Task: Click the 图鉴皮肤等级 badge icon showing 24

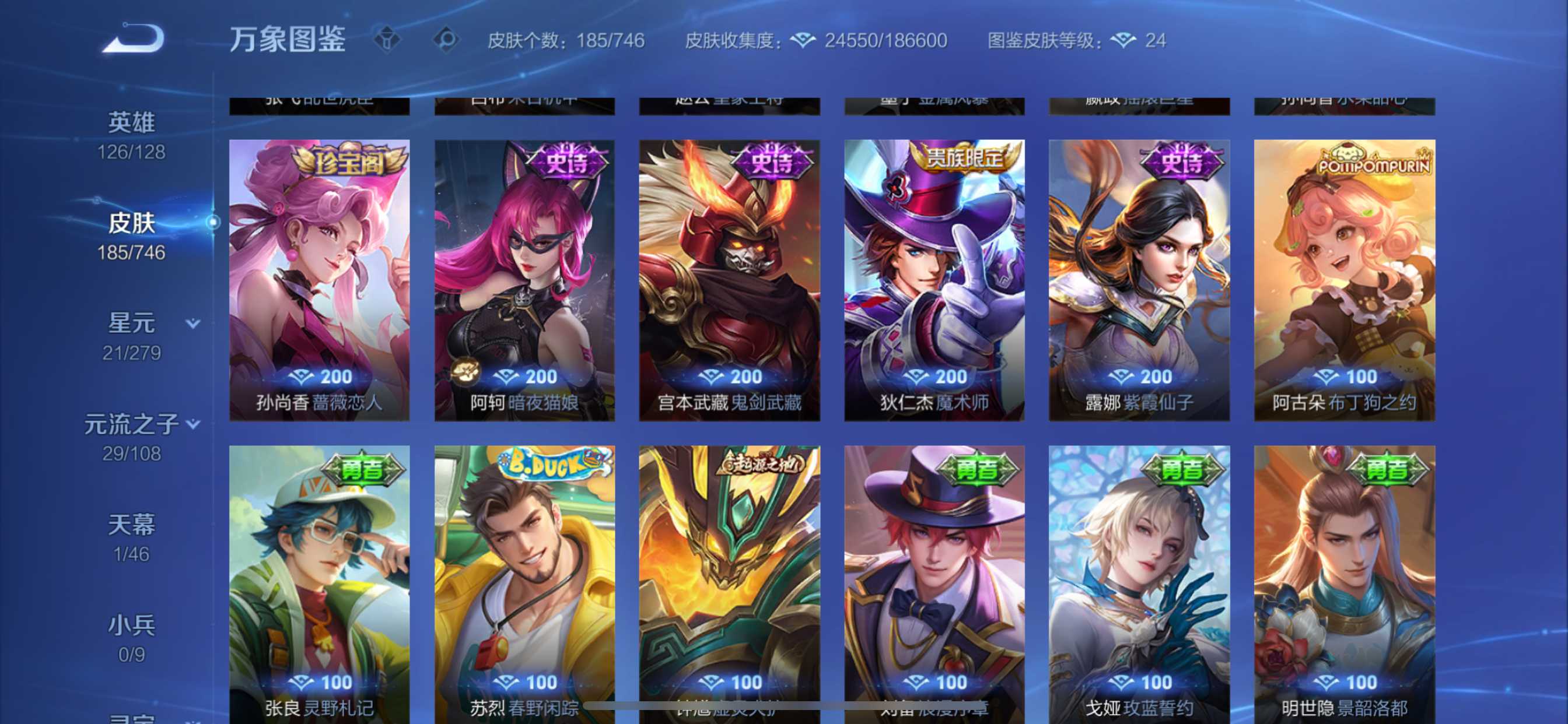Action: point(1123,40)
